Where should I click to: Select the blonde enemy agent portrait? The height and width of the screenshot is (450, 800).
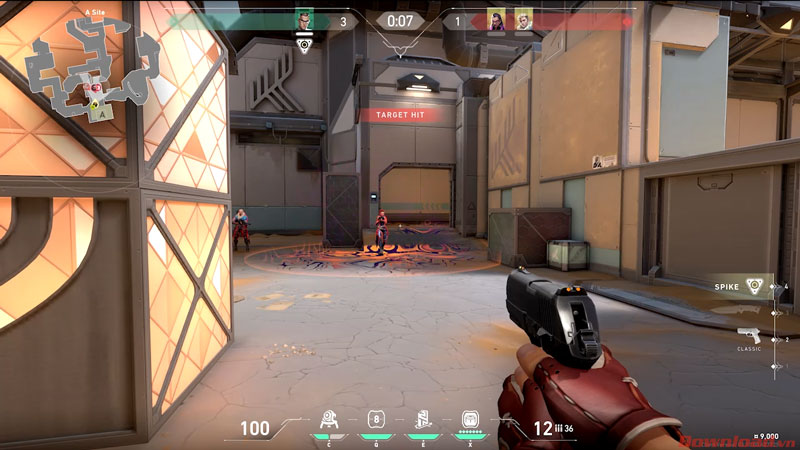[523, 20]
